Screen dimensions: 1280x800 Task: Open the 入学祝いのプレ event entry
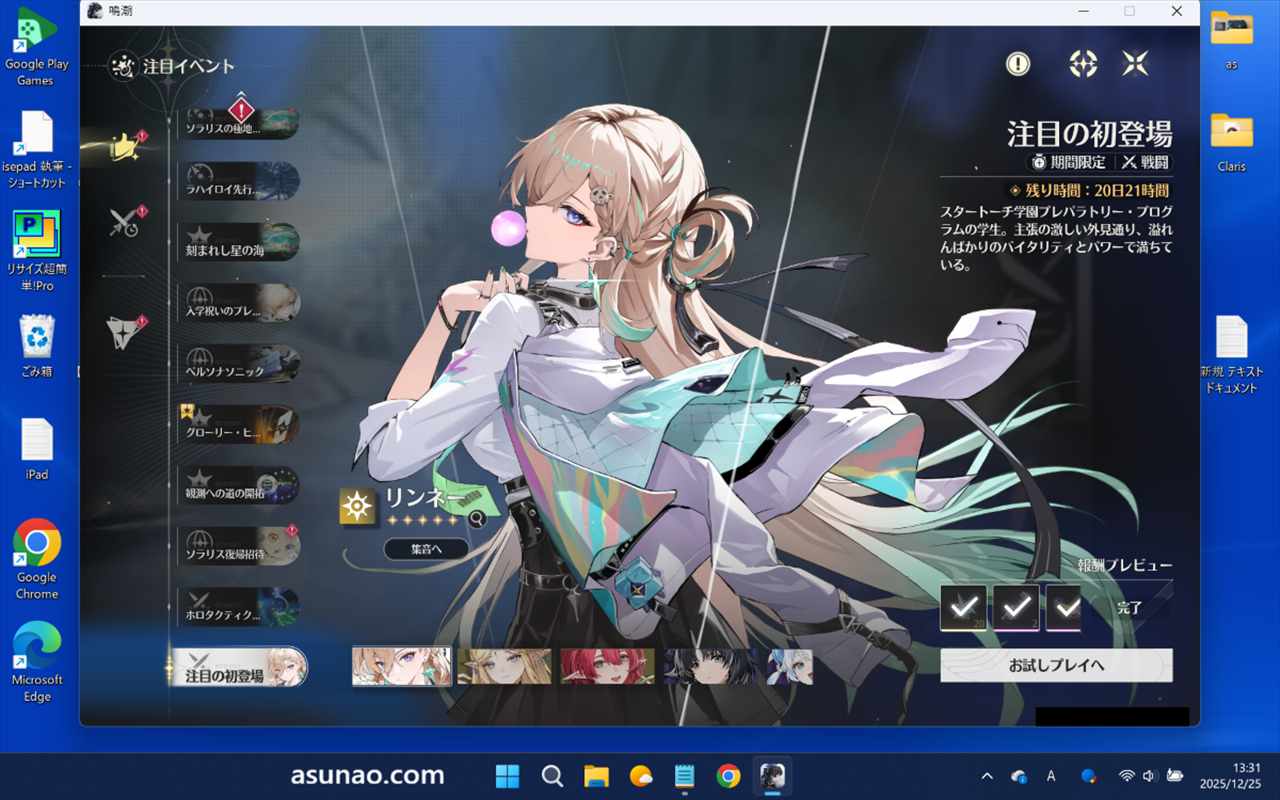(x=240, y=303)
